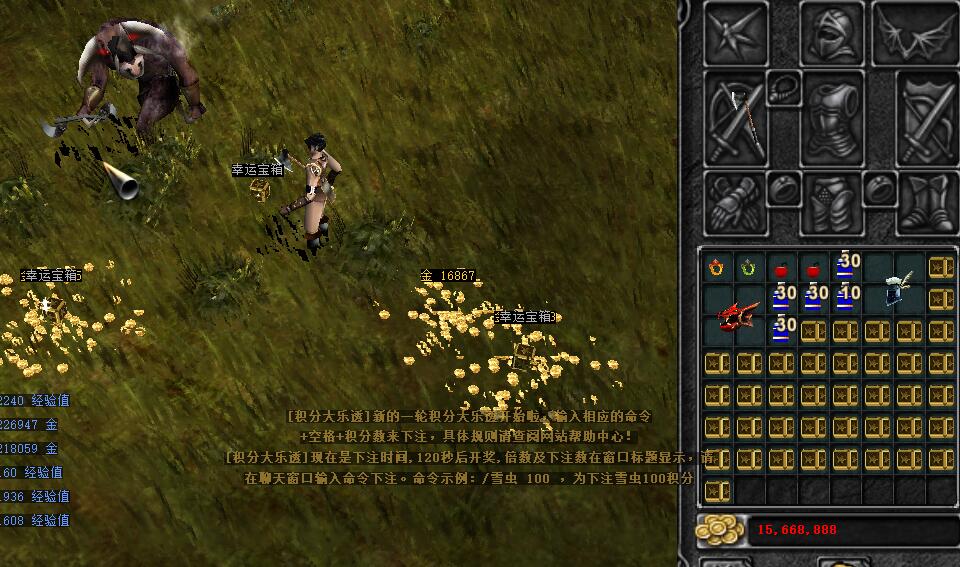
Task: Choose the ring slot beside the gloves
Action: 781,188
